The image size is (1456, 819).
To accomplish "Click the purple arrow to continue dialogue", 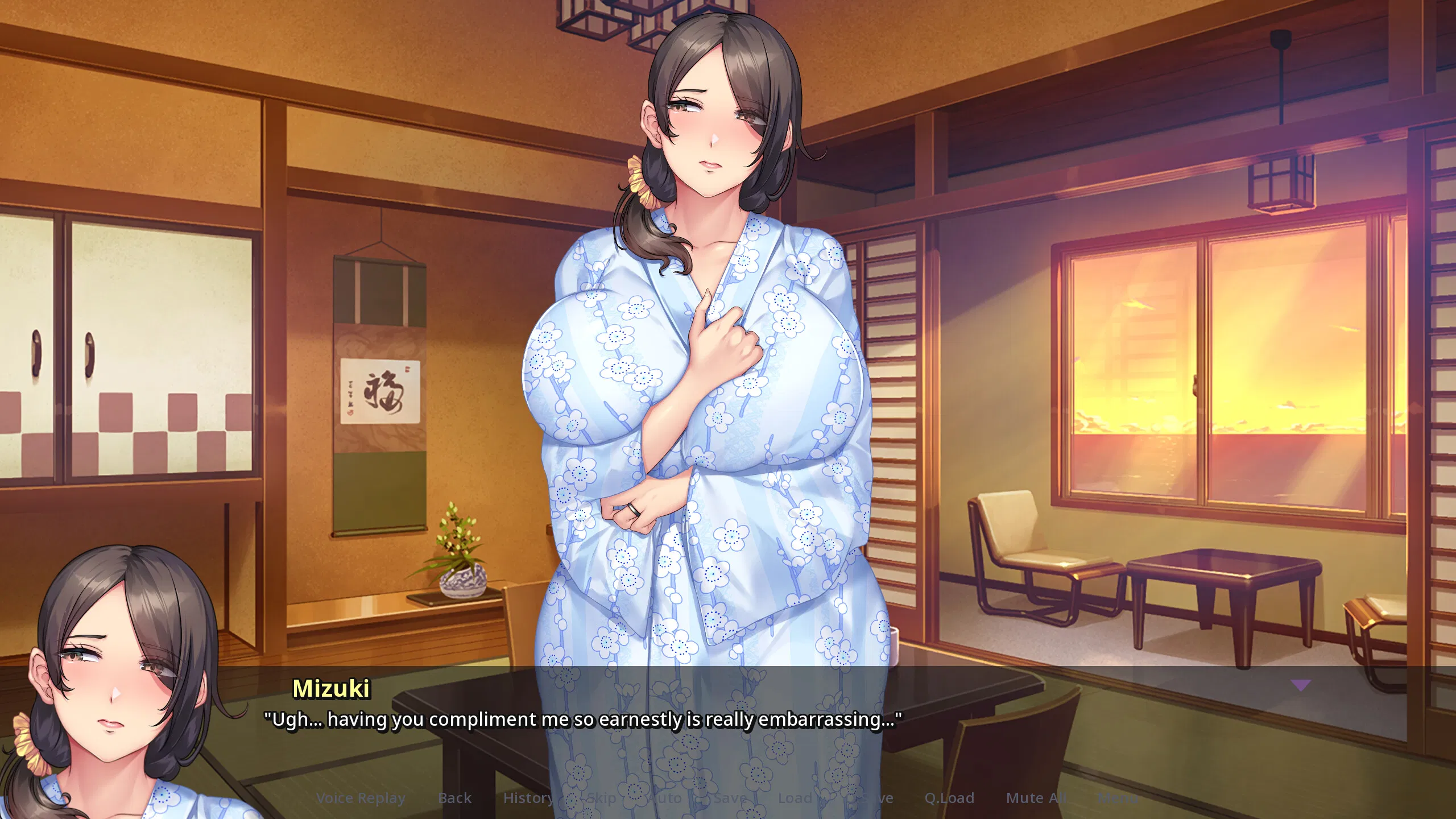I will [x=1300, y=685].
